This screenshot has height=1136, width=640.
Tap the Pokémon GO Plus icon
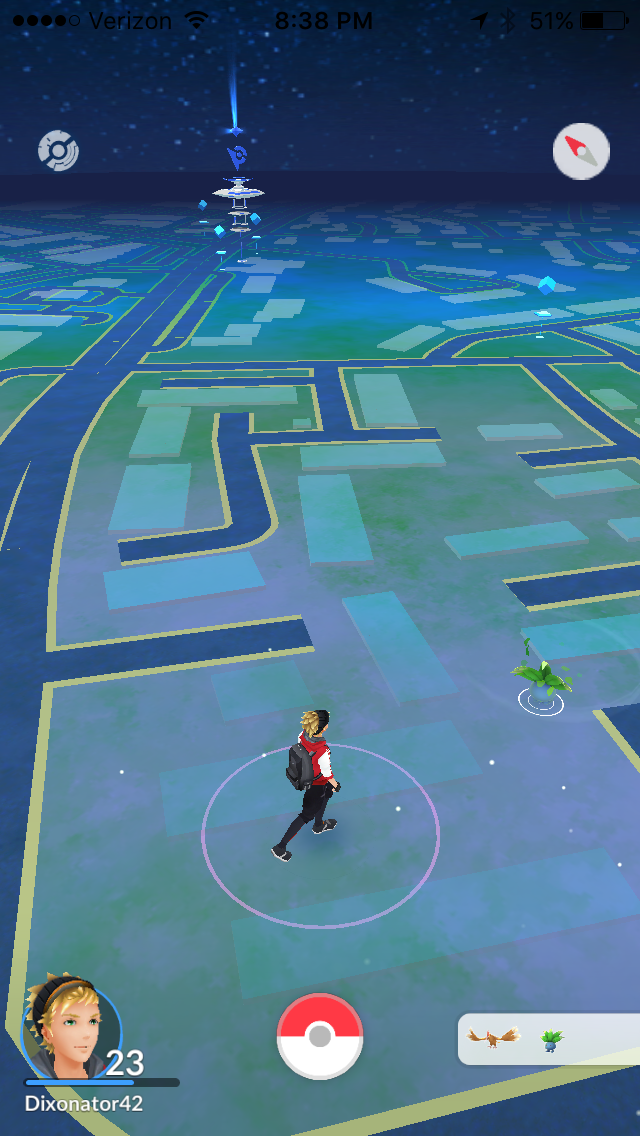point(58,151)
